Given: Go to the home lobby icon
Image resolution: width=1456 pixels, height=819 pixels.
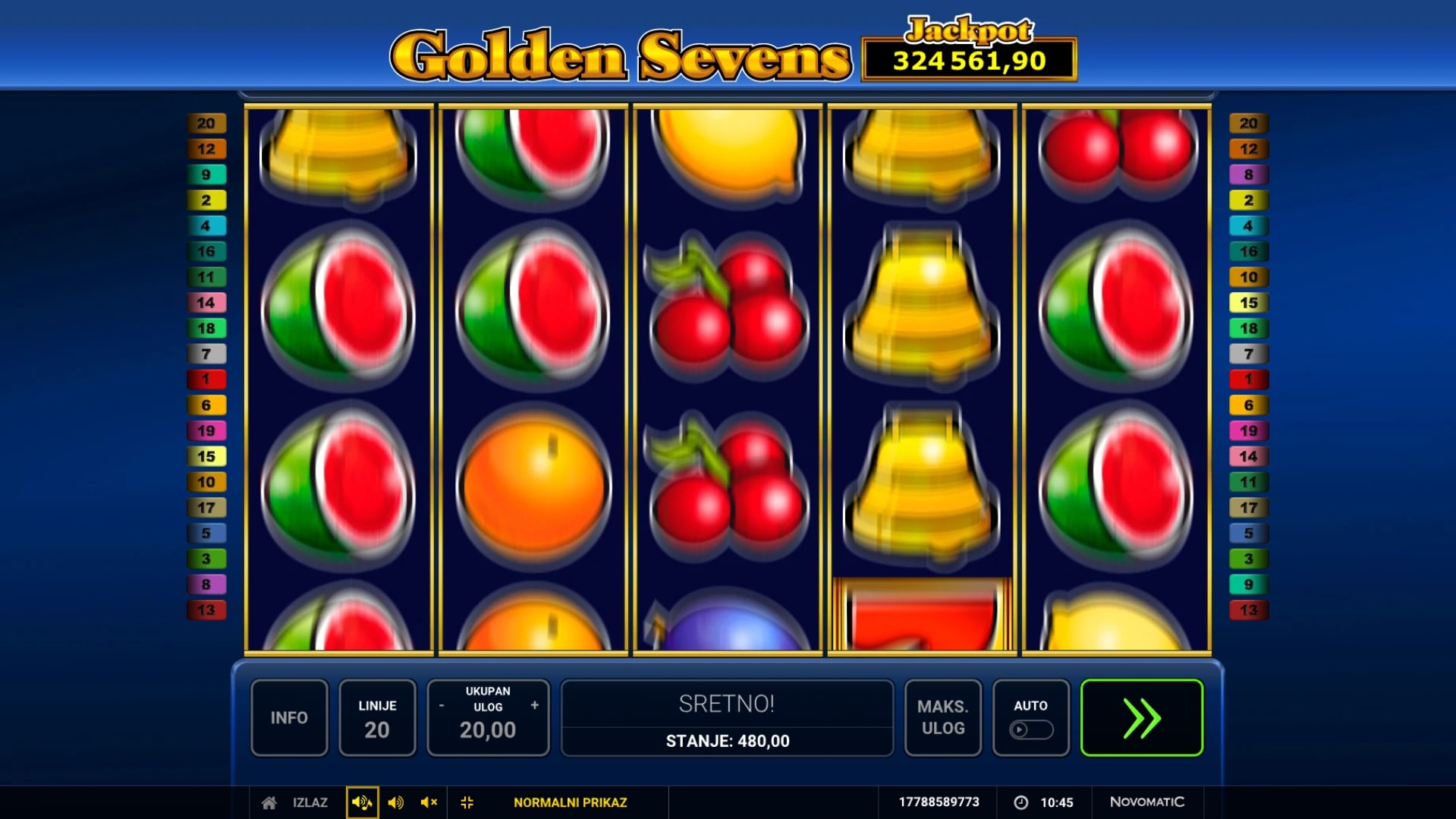Looking at the screenshot, I should tap(269, 802).
